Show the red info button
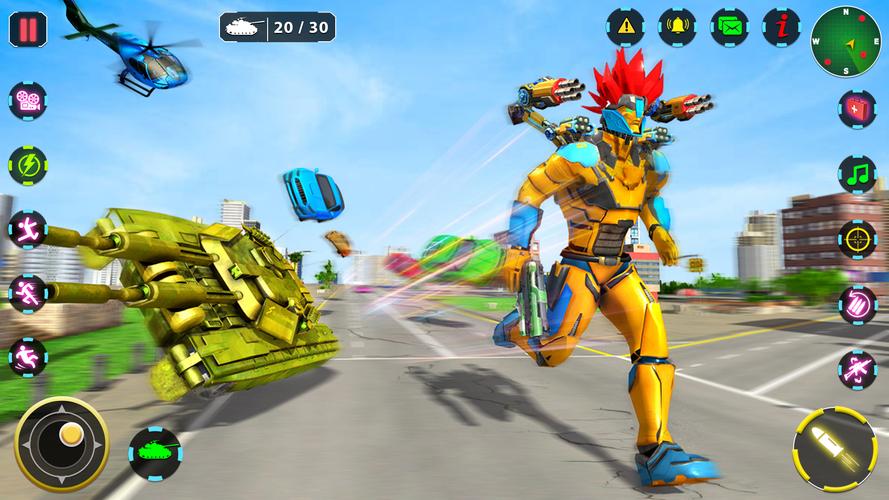 coord(781,27)
